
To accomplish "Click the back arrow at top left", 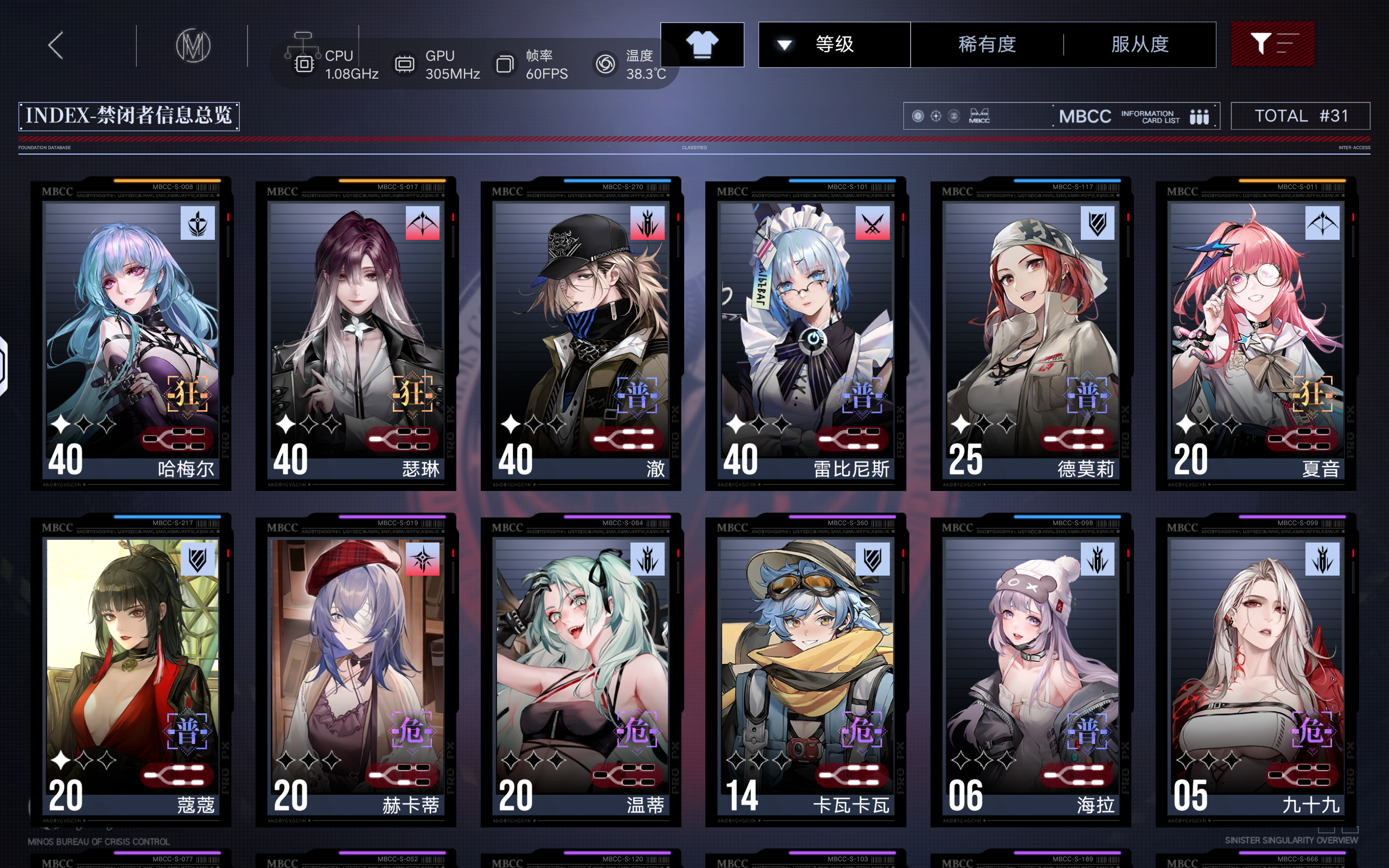I will tap(56, 44).
